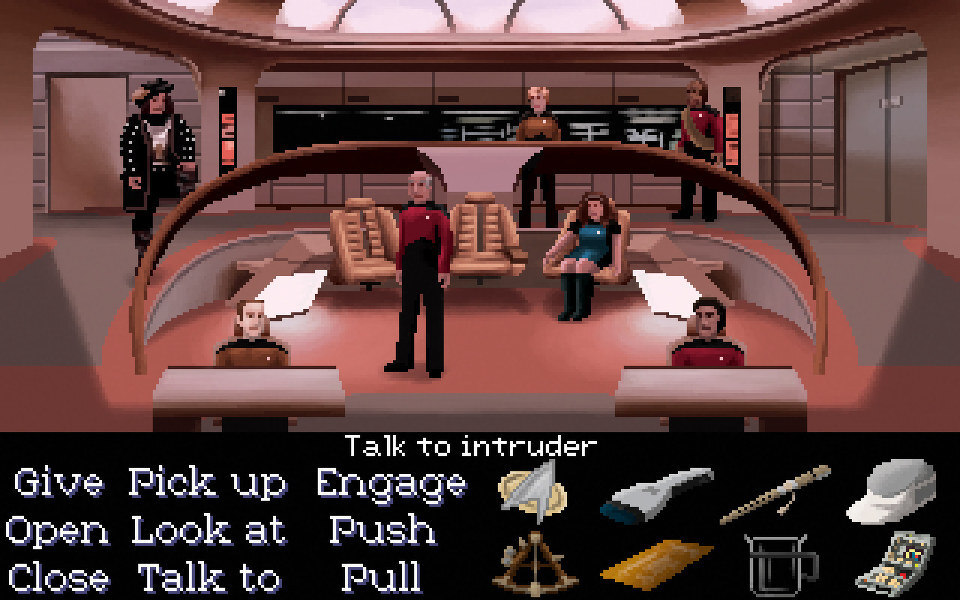
Task: Select the Push verb
Action: click(x=382, y=530)
